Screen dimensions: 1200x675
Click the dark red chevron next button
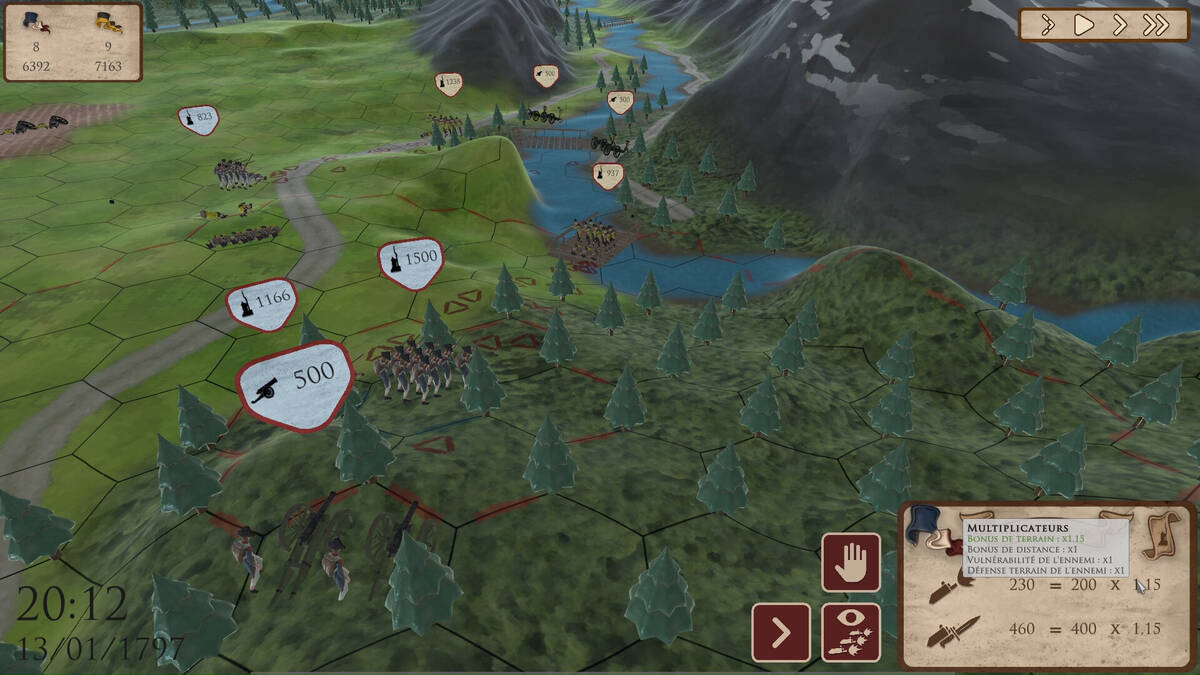(781, 632)
